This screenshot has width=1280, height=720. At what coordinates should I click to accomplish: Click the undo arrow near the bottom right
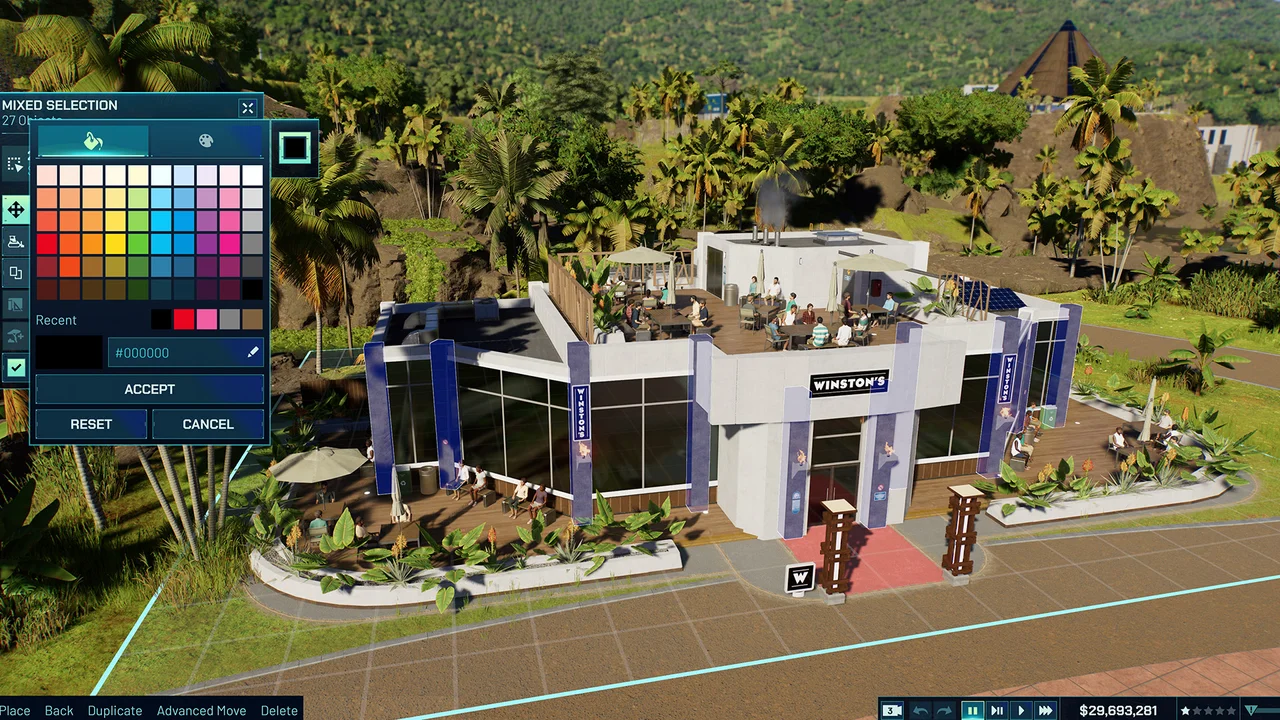pyautogui.click(x=920, y=710)
